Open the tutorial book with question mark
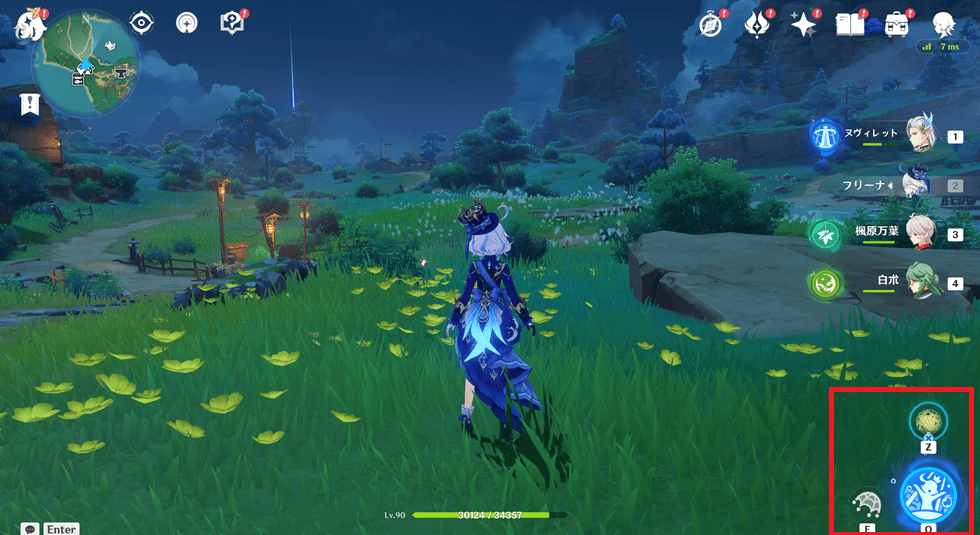 pos(233,24)
